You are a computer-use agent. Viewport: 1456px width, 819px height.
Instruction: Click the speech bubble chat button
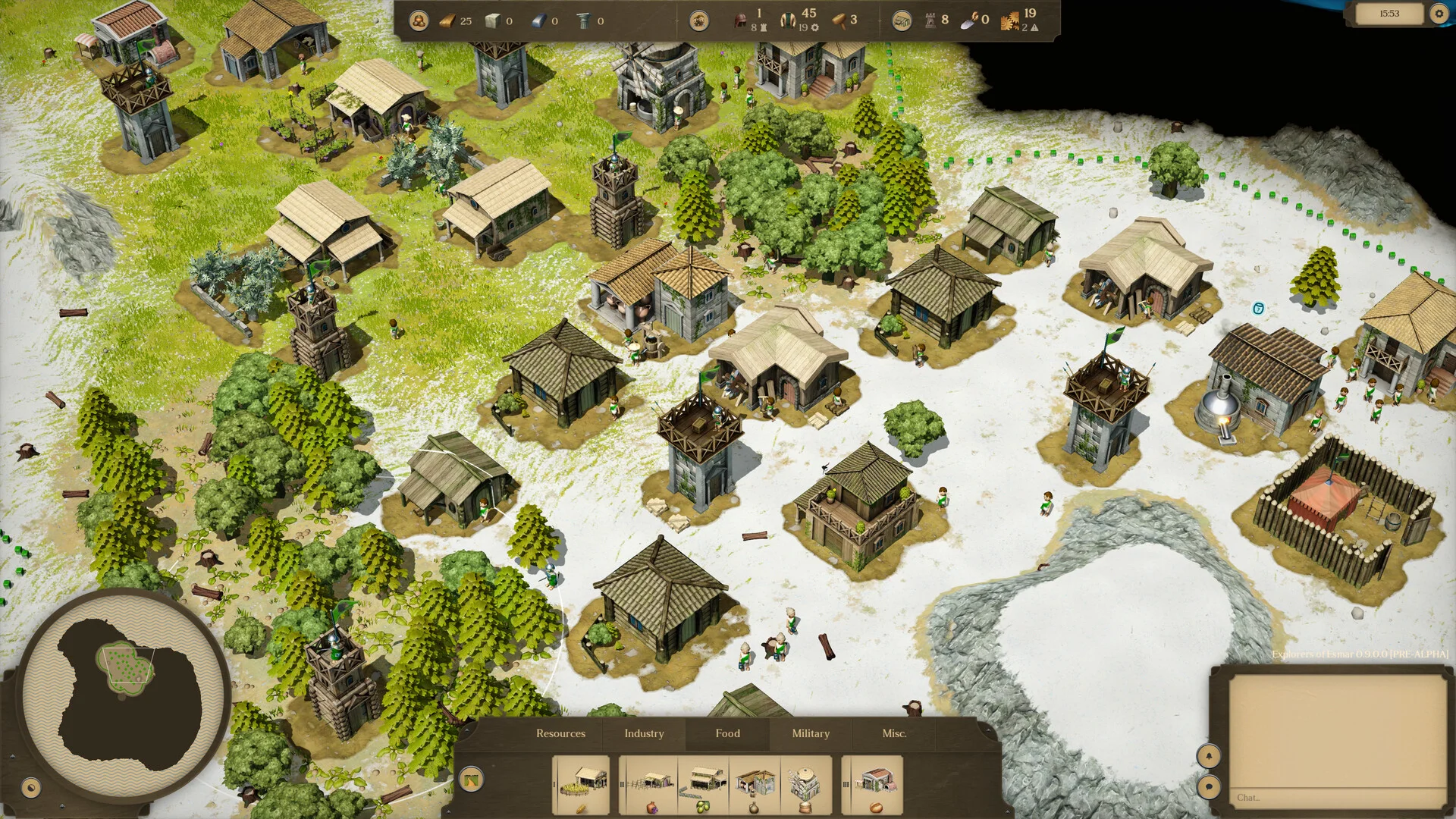coord(1209,786)
